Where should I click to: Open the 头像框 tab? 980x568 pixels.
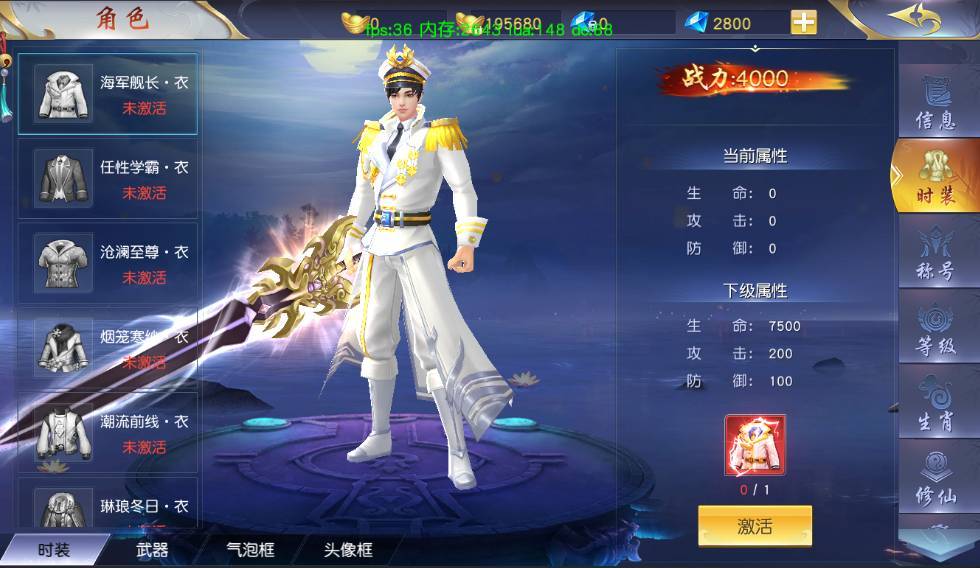(x=347, y=549)
